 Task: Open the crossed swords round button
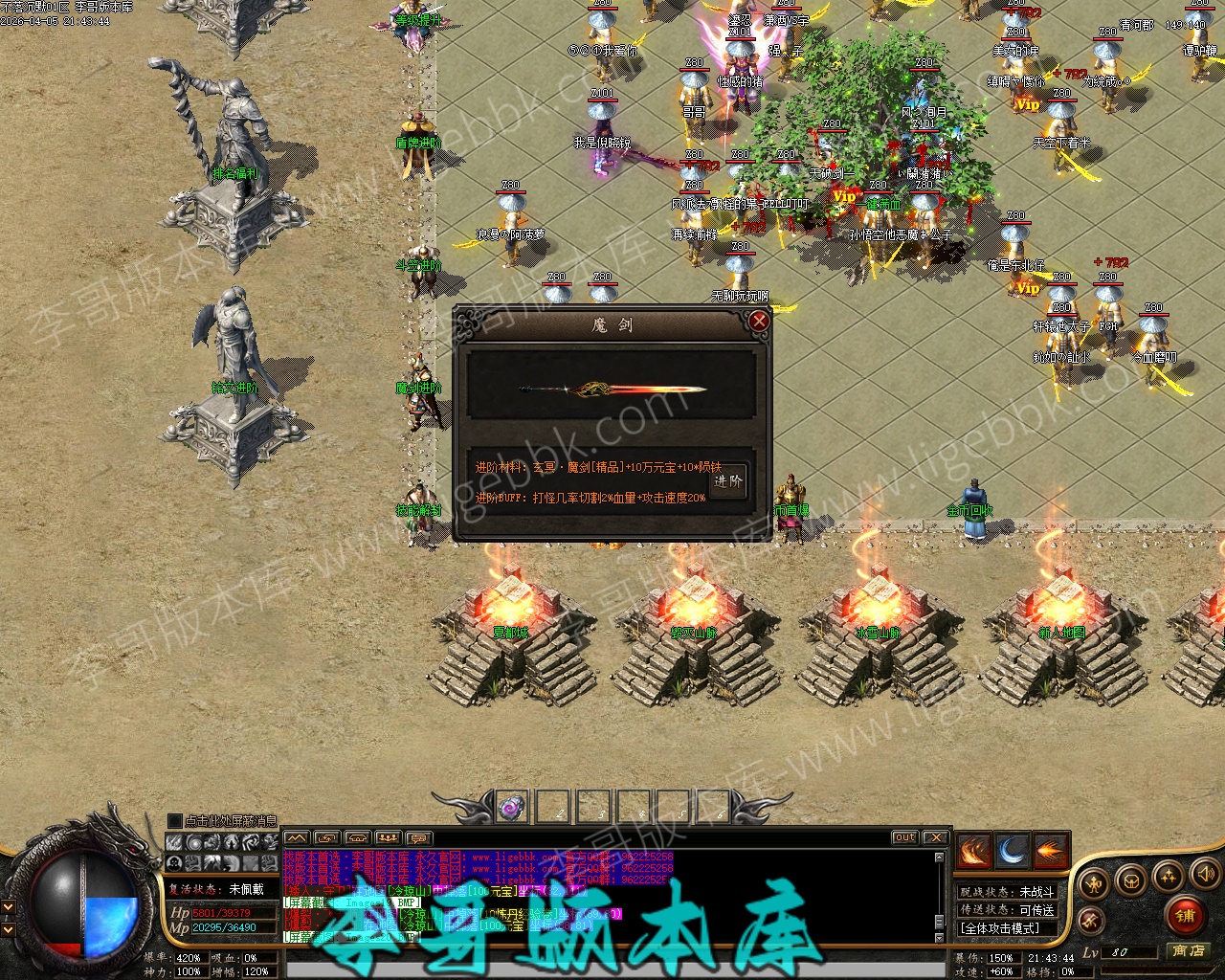pos(1090,921)
